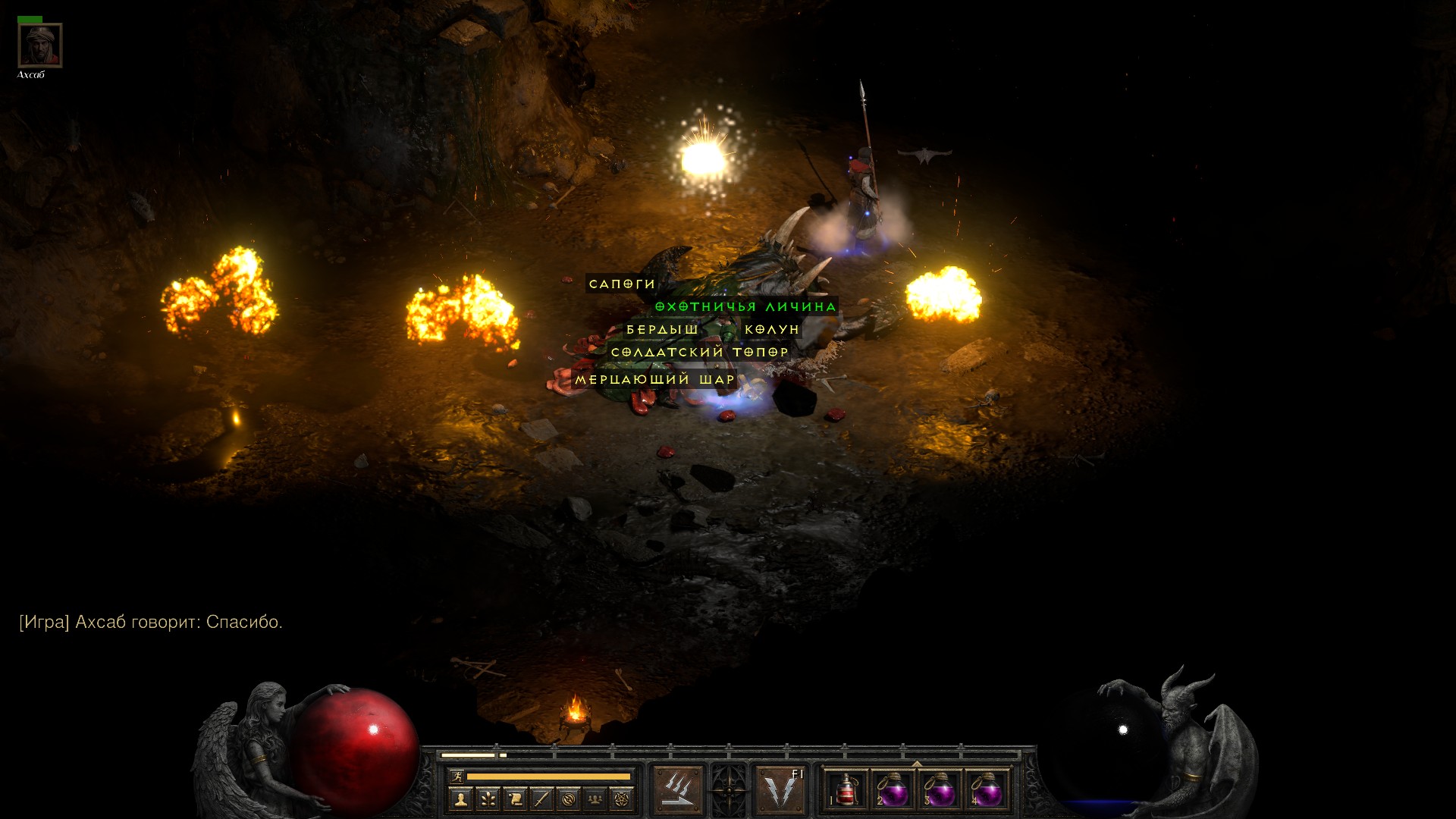
Task: Use the purple potion in belt slot 4
Action: click(986, 790)
